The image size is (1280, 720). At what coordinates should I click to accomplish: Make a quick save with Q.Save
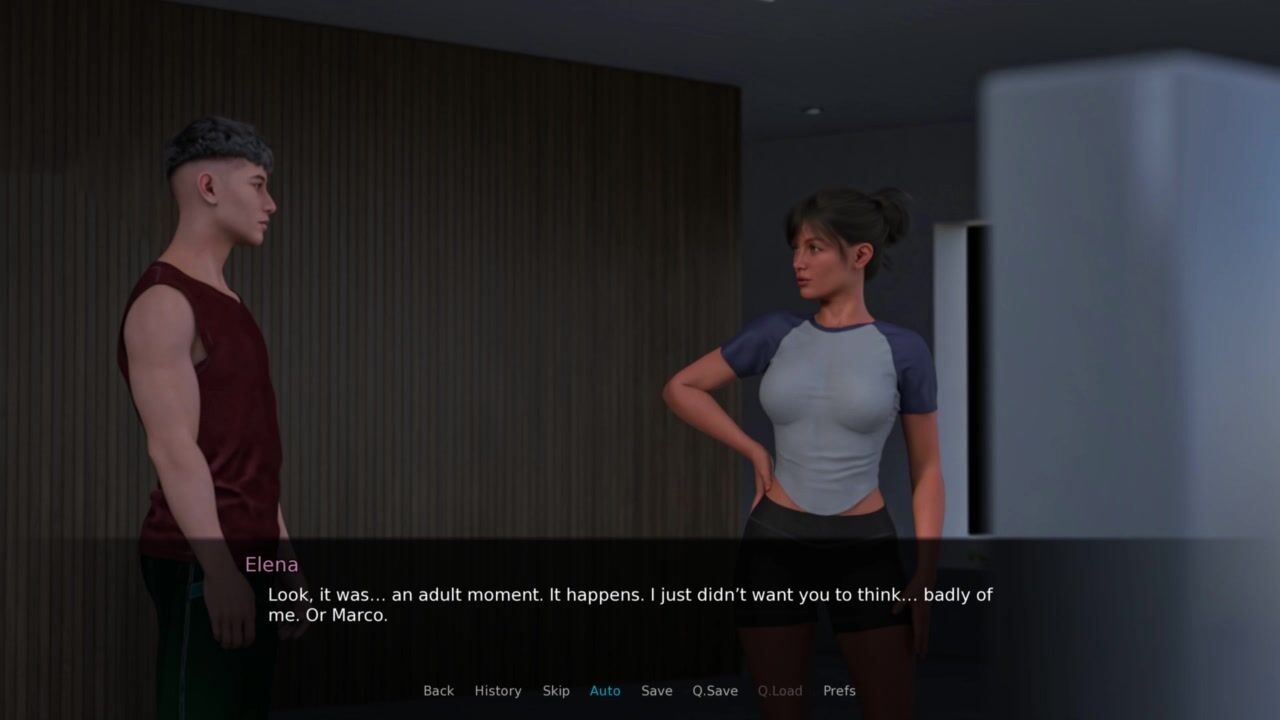(715, 691)
